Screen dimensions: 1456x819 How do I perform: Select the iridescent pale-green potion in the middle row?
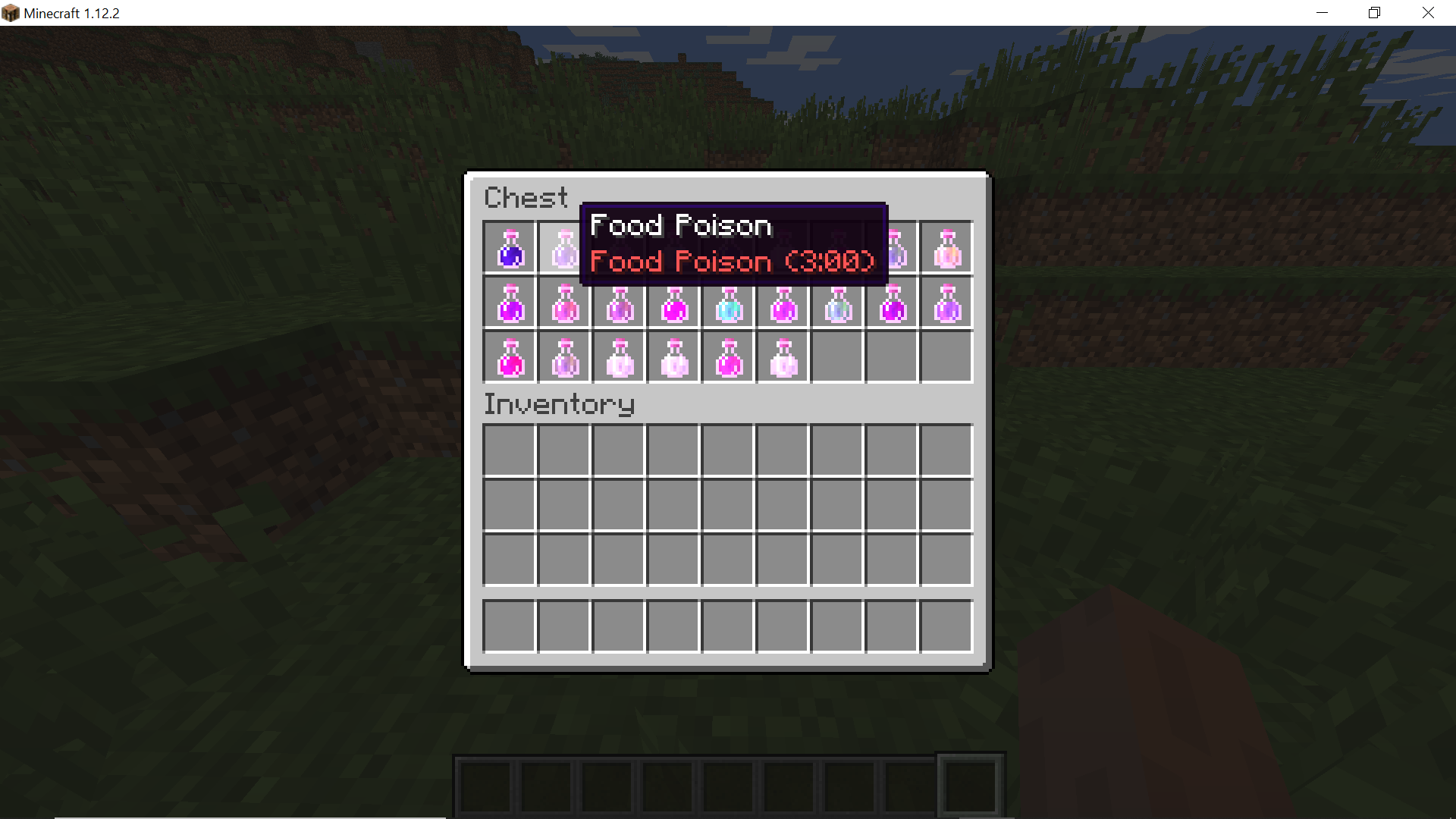click(836, 303)
